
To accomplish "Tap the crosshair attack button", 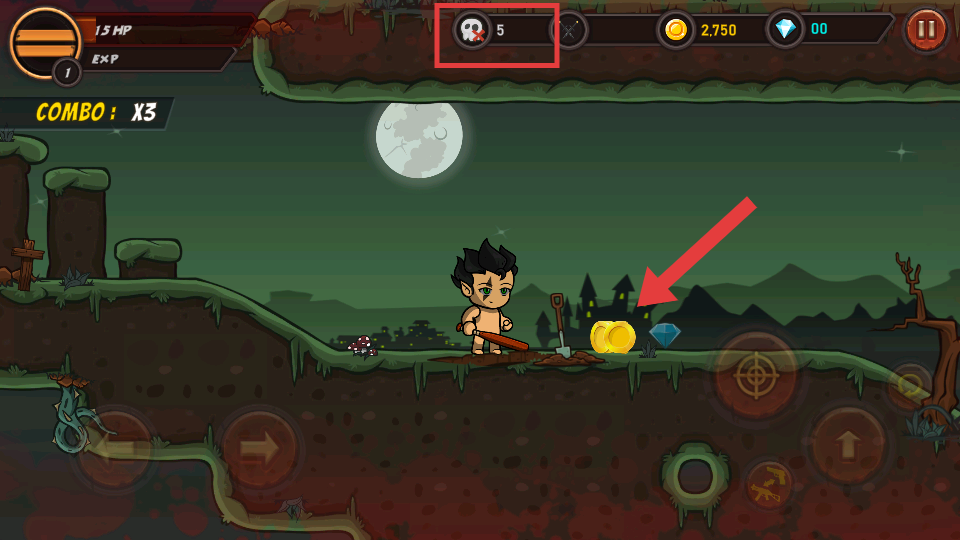I will point(755,377).
